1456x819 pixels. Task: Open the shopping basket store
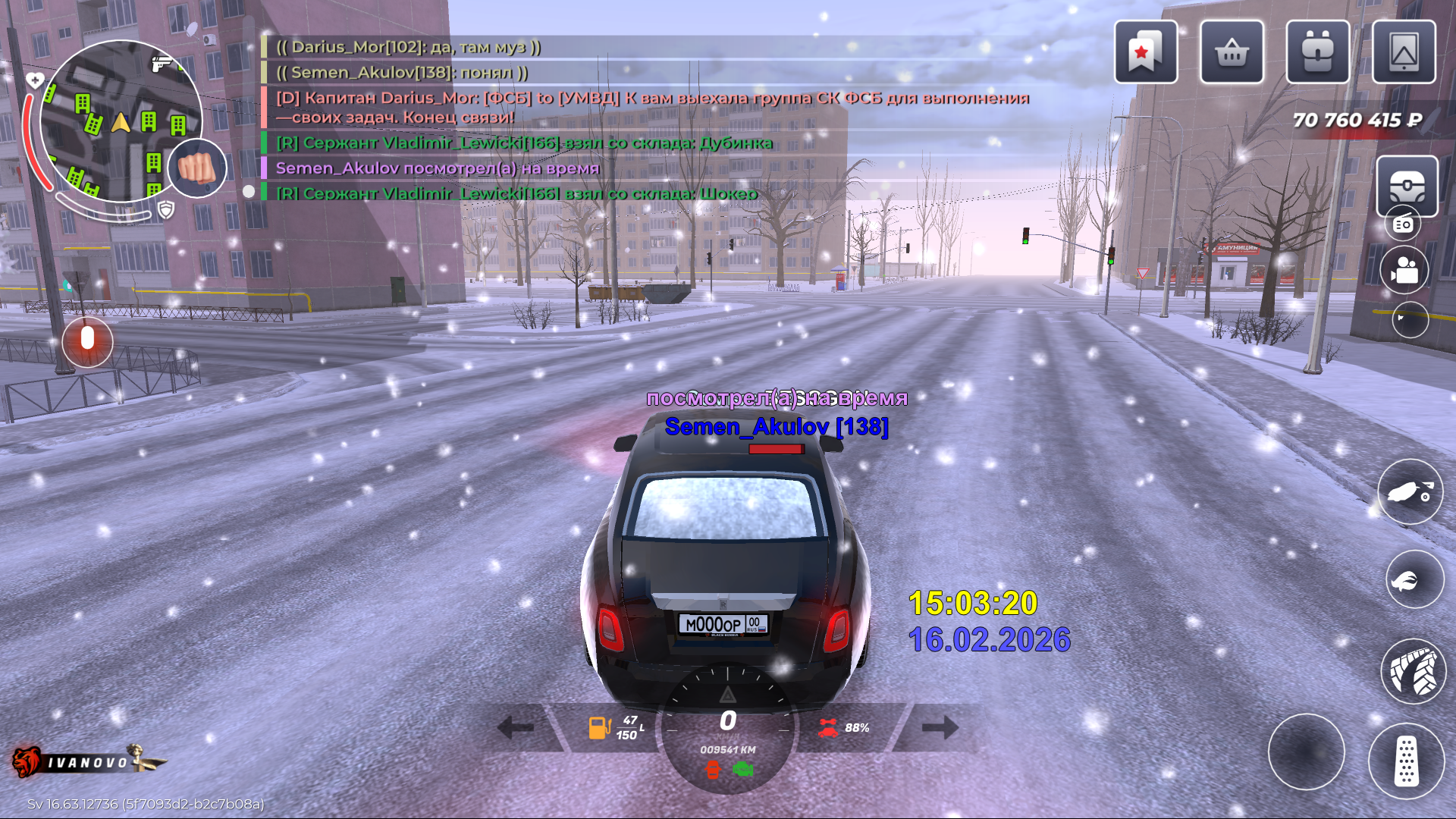(1232, 52)
